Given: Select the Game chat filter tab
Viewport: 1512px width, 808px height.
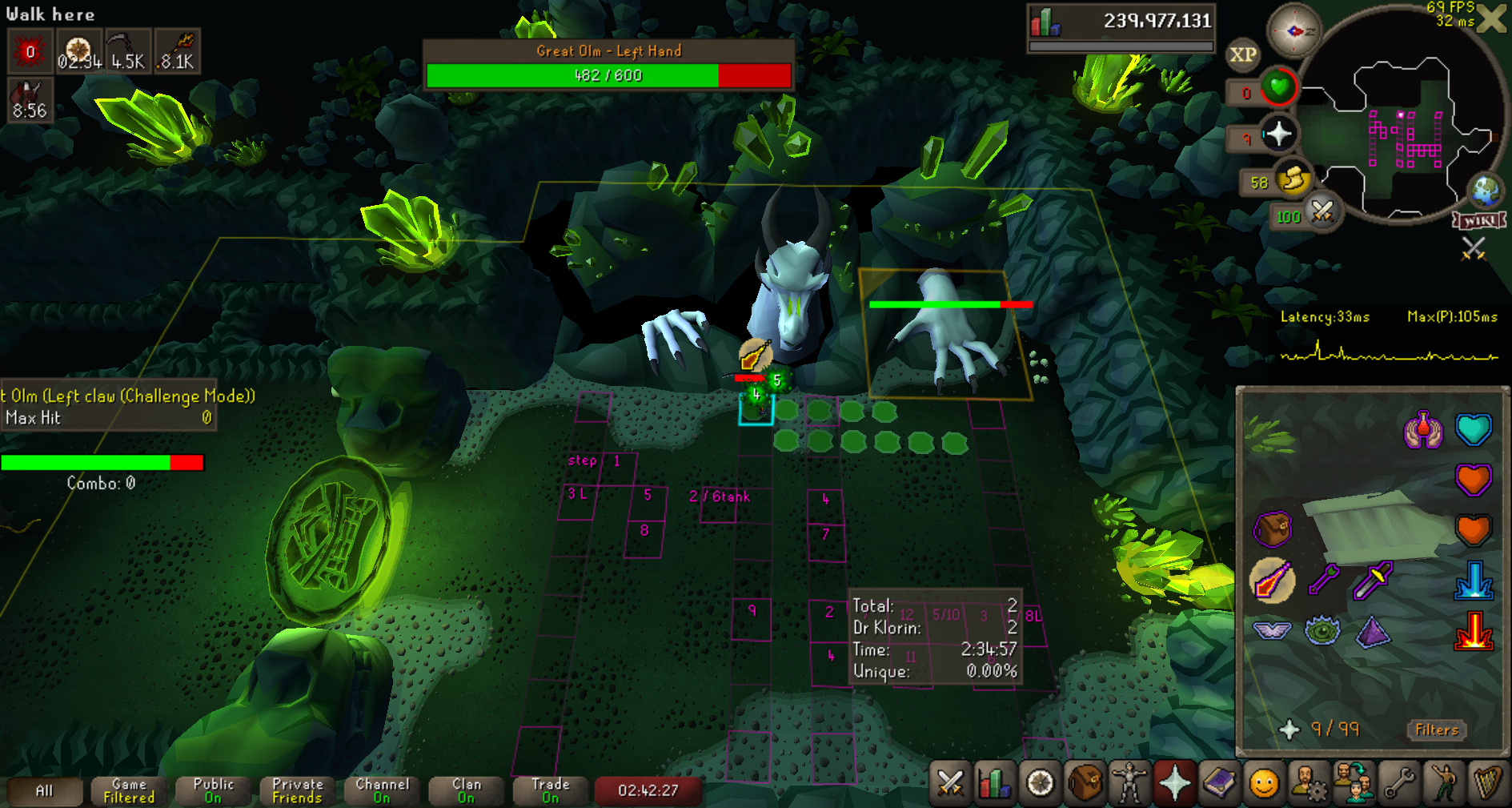Looking at the screenshot, I should click(129, 790).
